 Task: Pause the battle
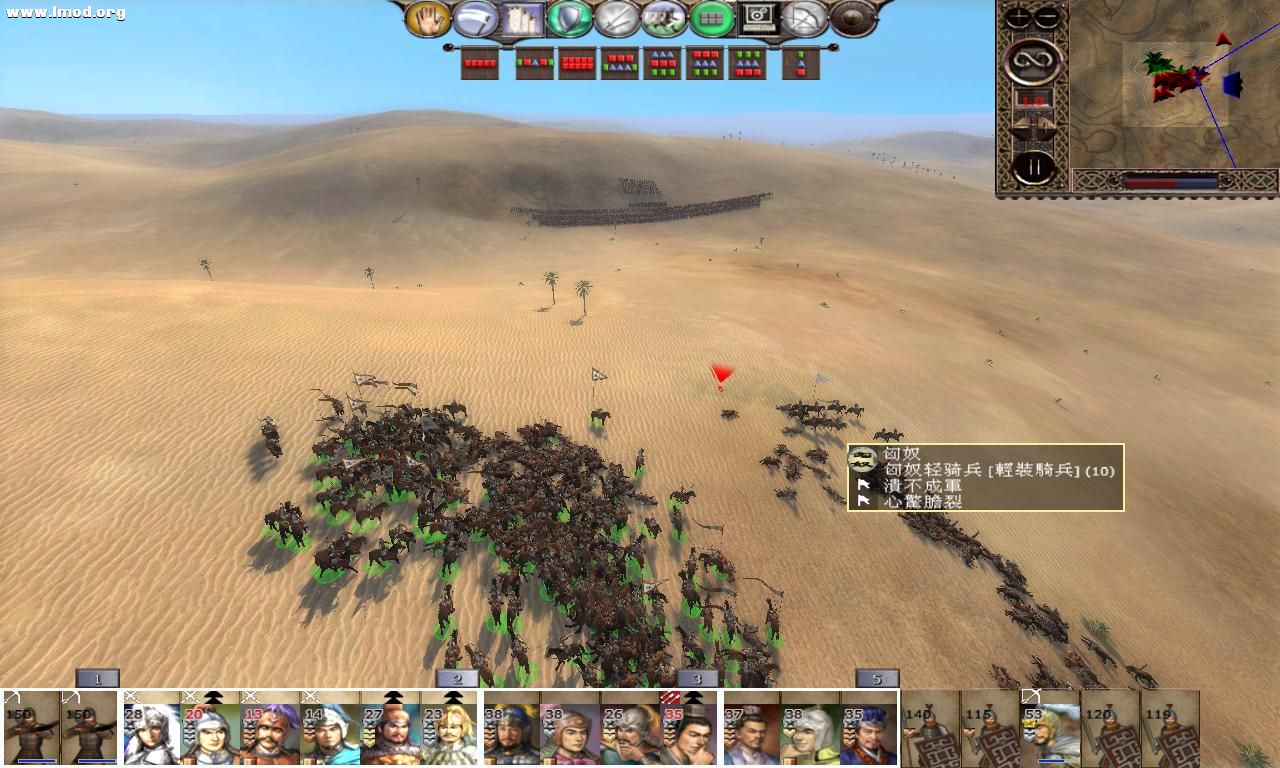[x=1032, y=166]
